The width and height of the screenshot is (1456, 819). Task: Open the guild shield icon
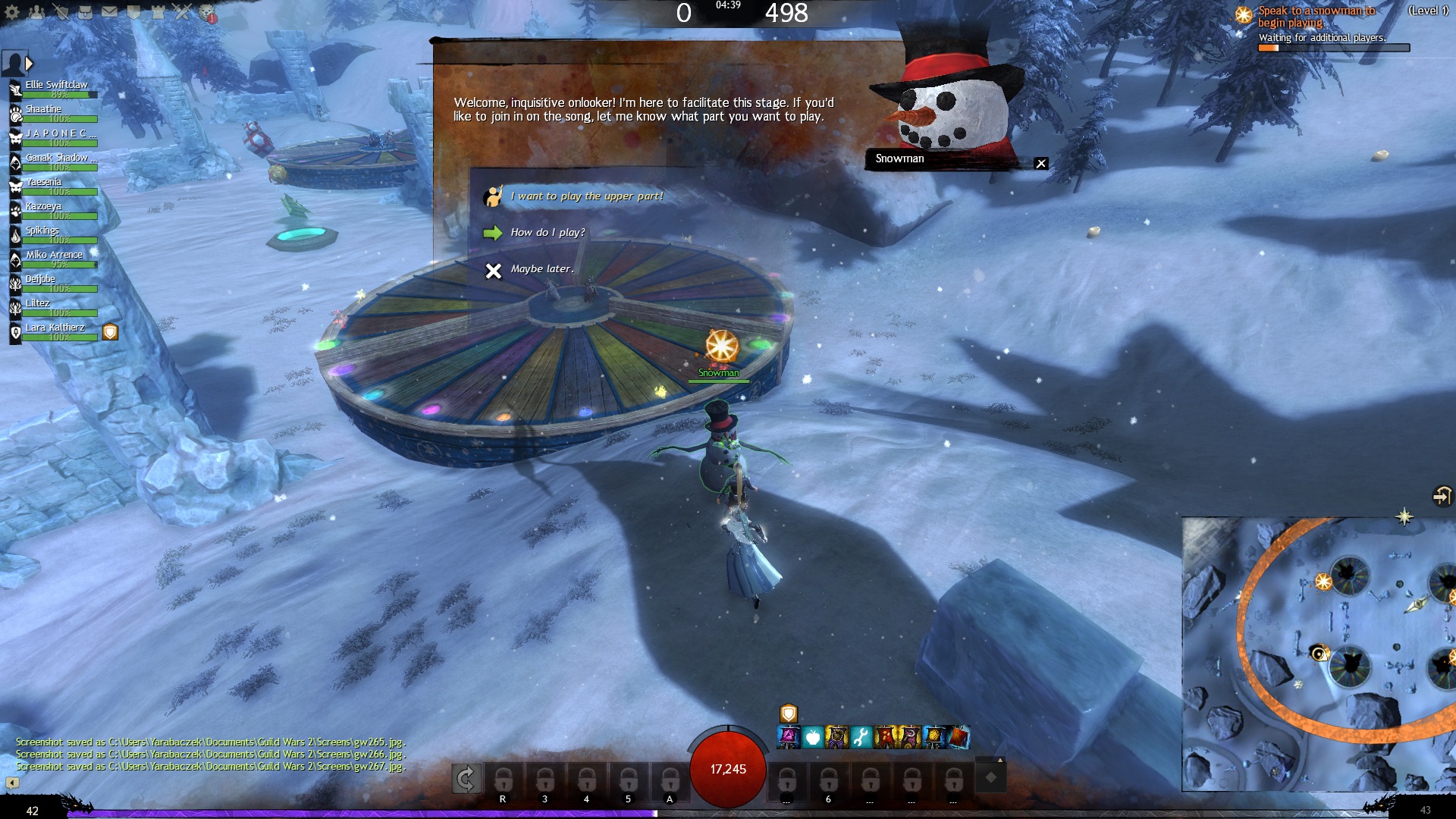coord(133,12)
